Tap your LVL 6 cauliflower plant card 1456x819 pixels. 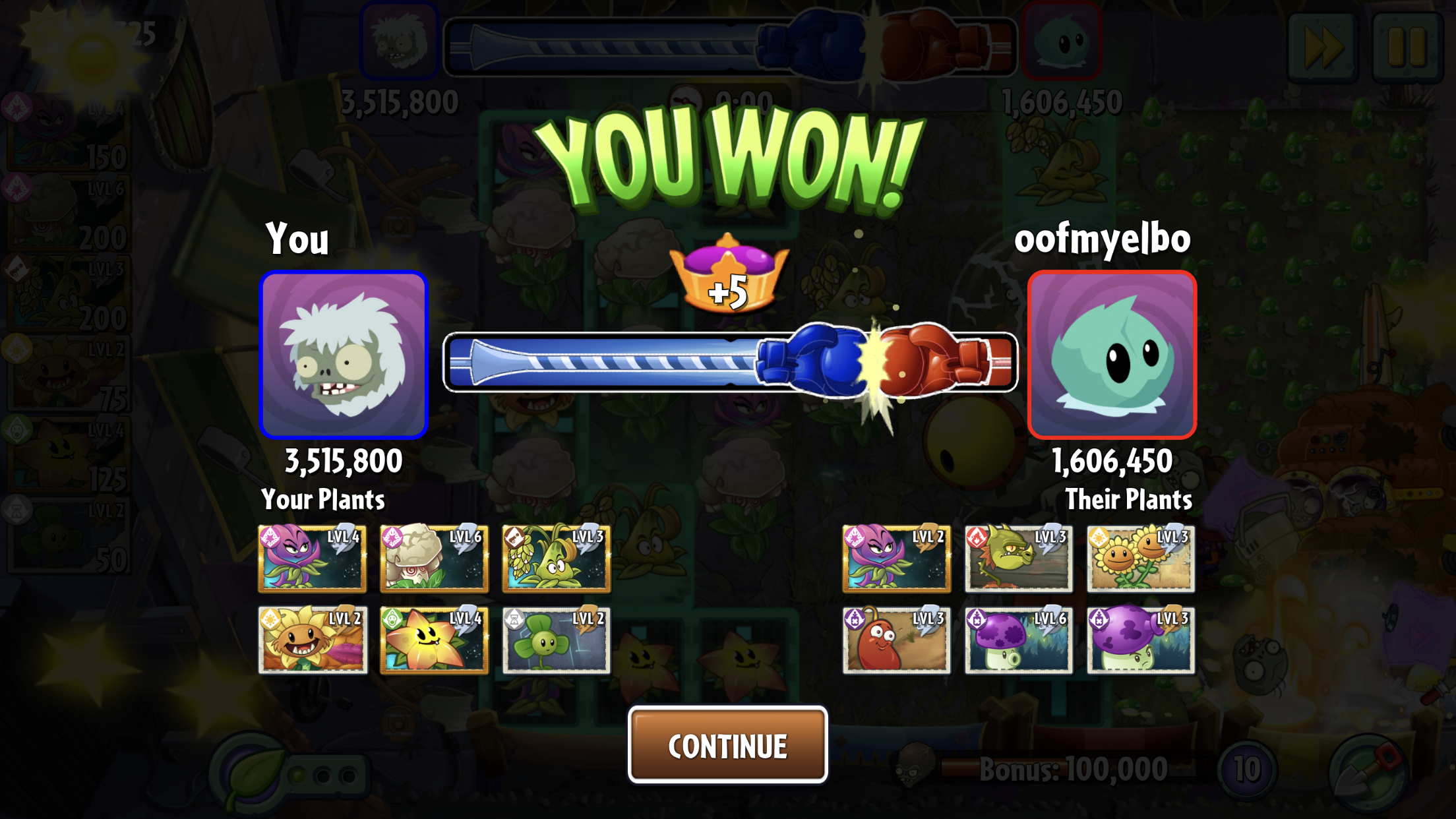pos(434,559)
